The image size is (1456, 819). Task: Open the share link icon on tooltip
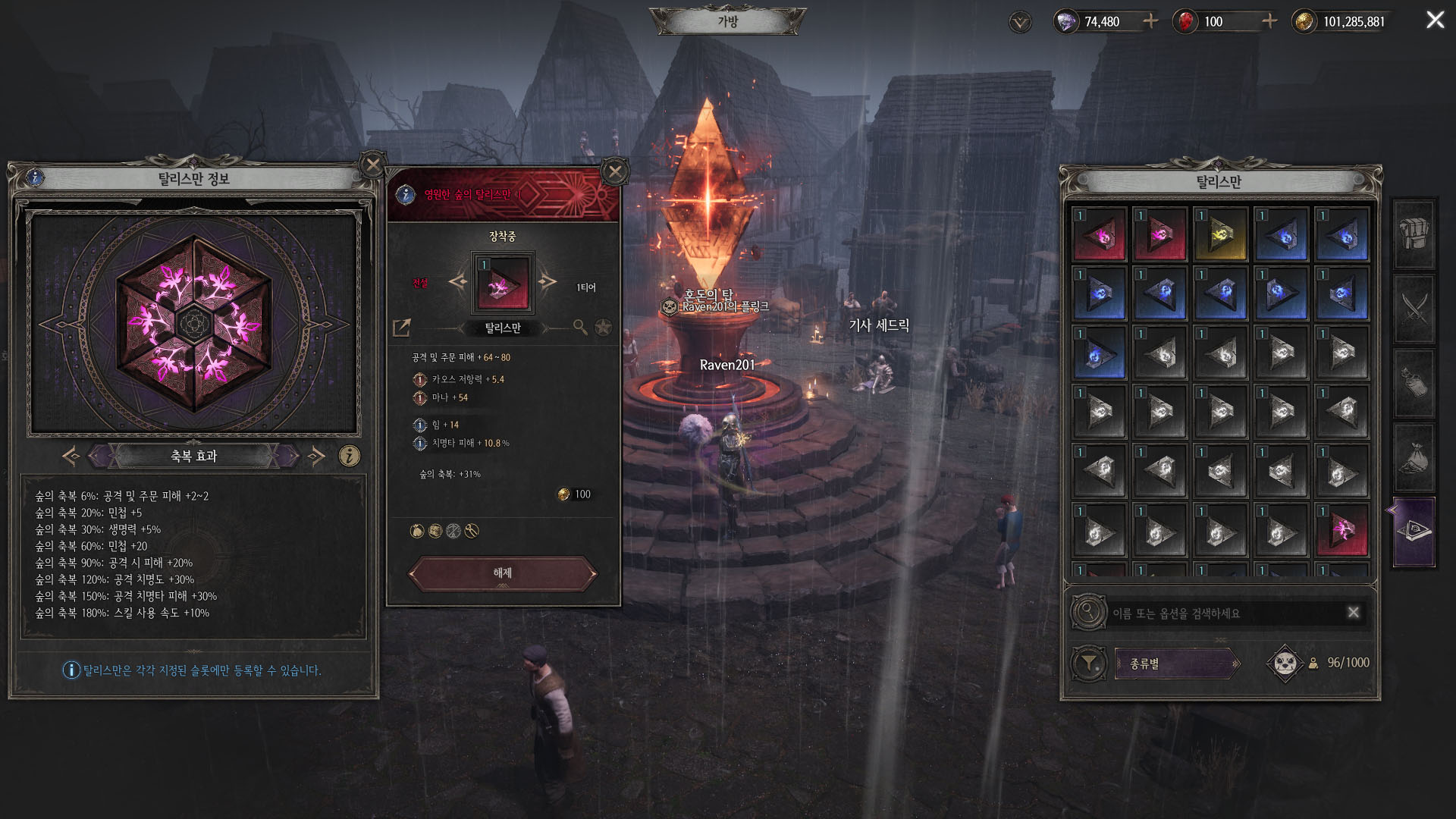coord(402,328)
